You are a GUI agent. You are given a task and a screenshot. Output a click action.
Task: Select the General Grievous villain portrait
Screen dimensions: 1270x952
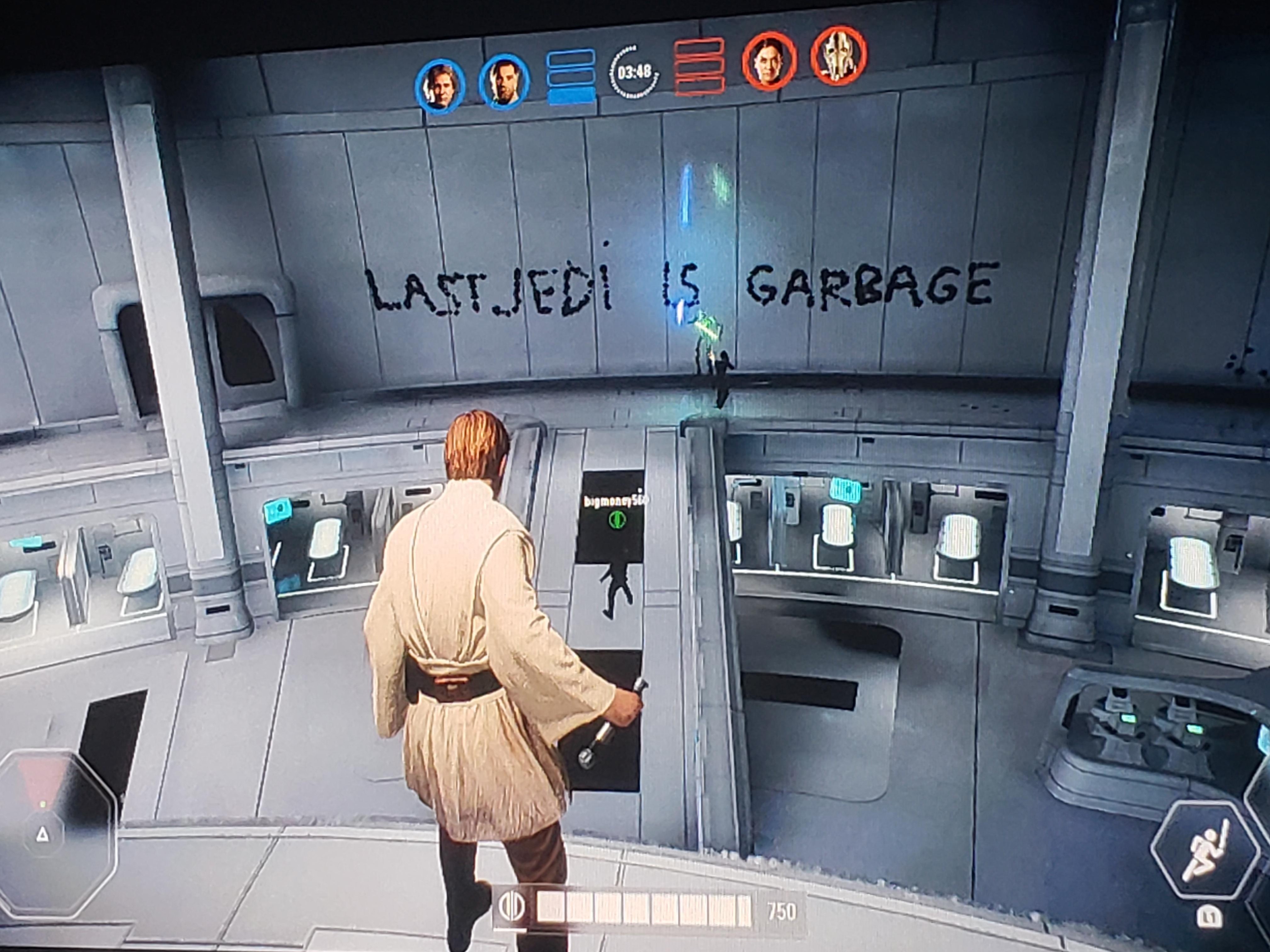coord(838,55)
